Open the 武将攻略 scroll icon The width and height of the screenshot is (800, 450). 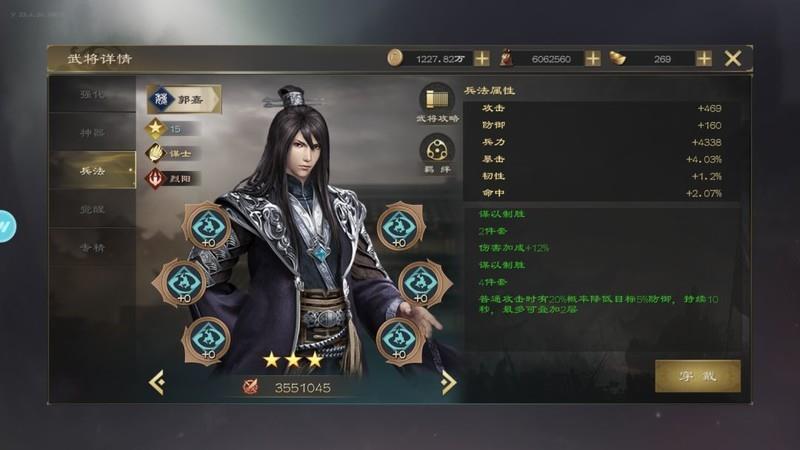pos(437,100)
